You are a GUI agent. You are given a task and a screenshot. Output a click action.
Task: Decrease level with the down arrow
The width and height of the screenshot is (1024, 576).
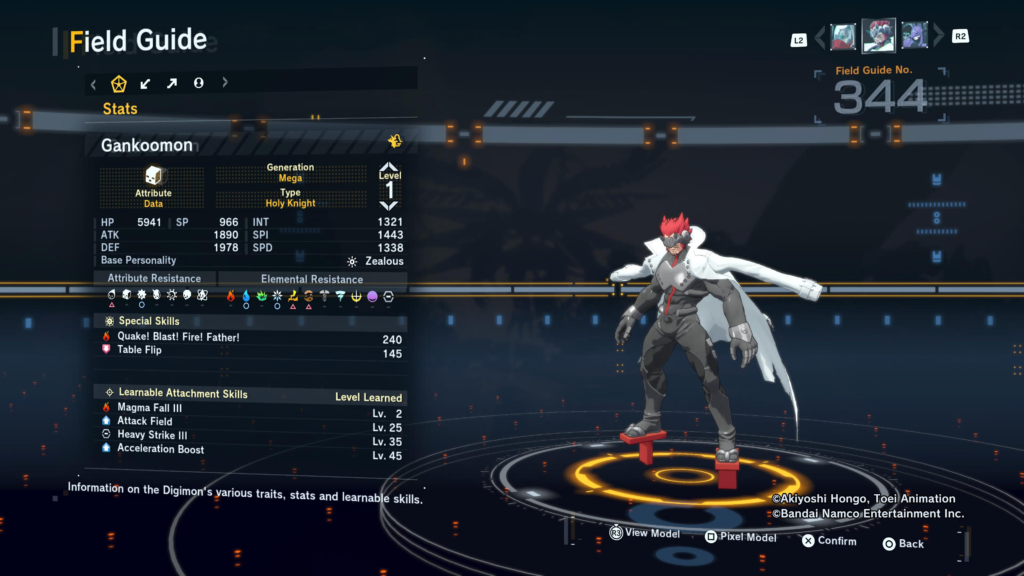(x=389, y=205)
